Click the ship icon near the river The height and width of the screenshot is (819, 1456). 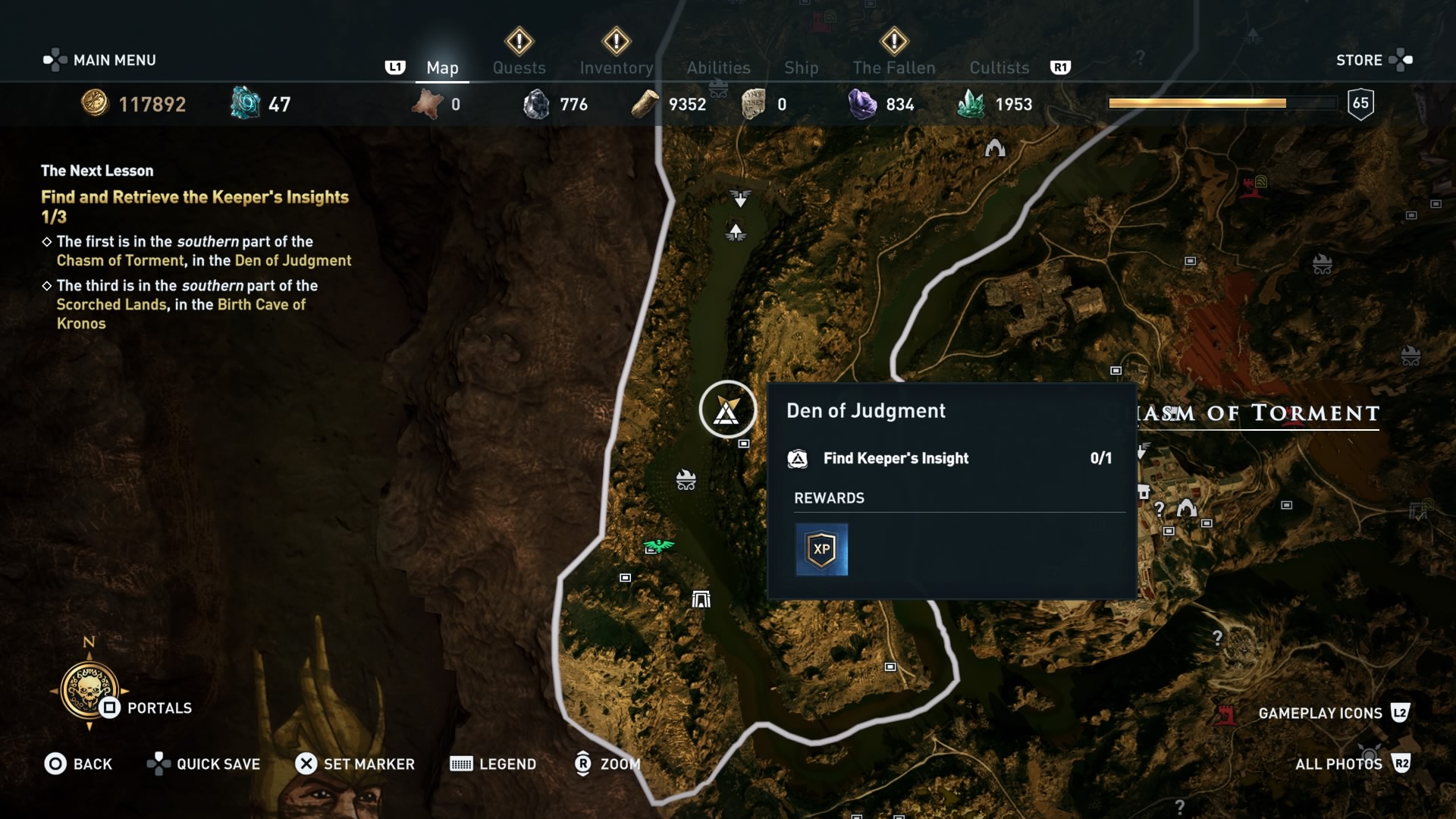(686, 479)
